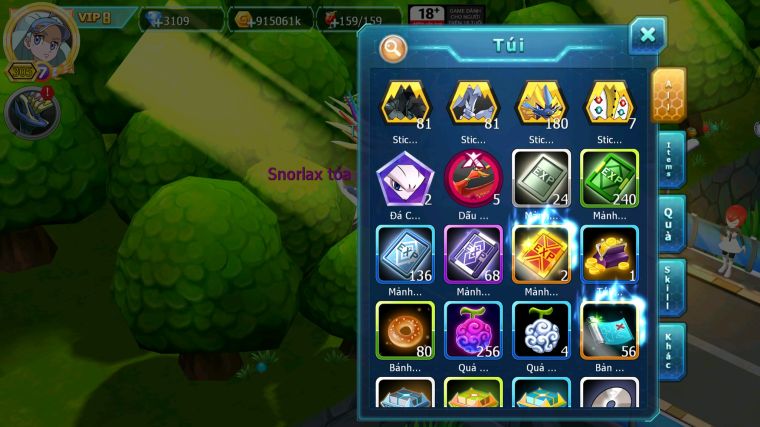Select the white devil fruit with 4
Screen dimensions: 760x427
click(x=541, y=329)
